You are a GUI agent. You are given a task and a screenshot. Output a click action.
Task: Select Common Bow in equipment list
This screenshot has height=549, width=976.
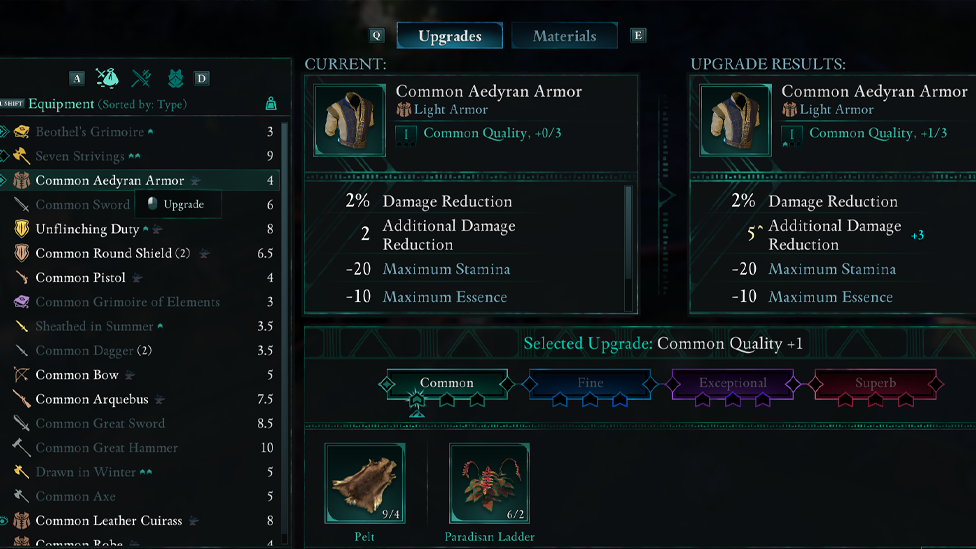point(77,375)
